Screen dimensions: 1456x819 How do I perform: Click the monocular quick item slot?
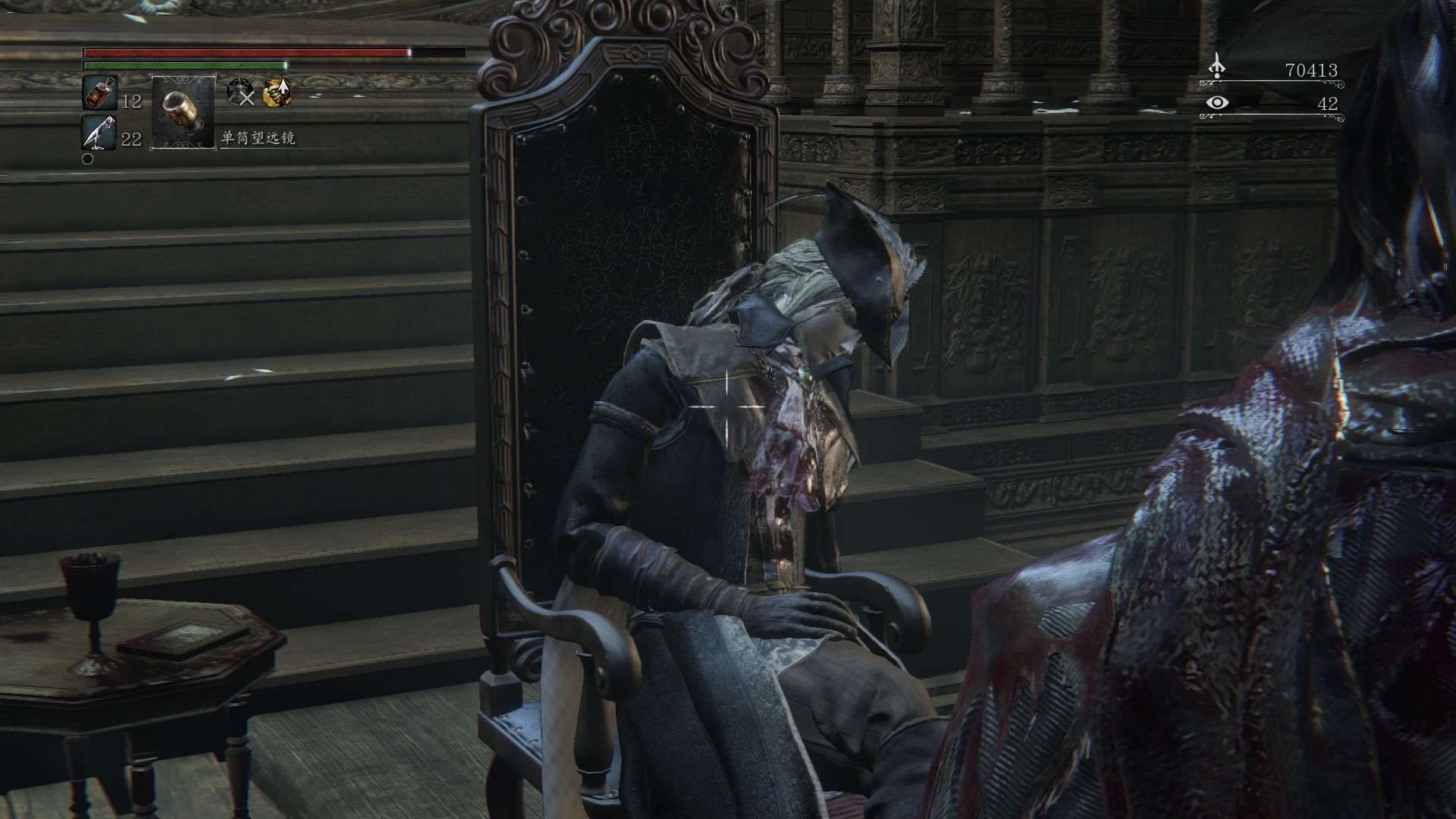point(184,111)
